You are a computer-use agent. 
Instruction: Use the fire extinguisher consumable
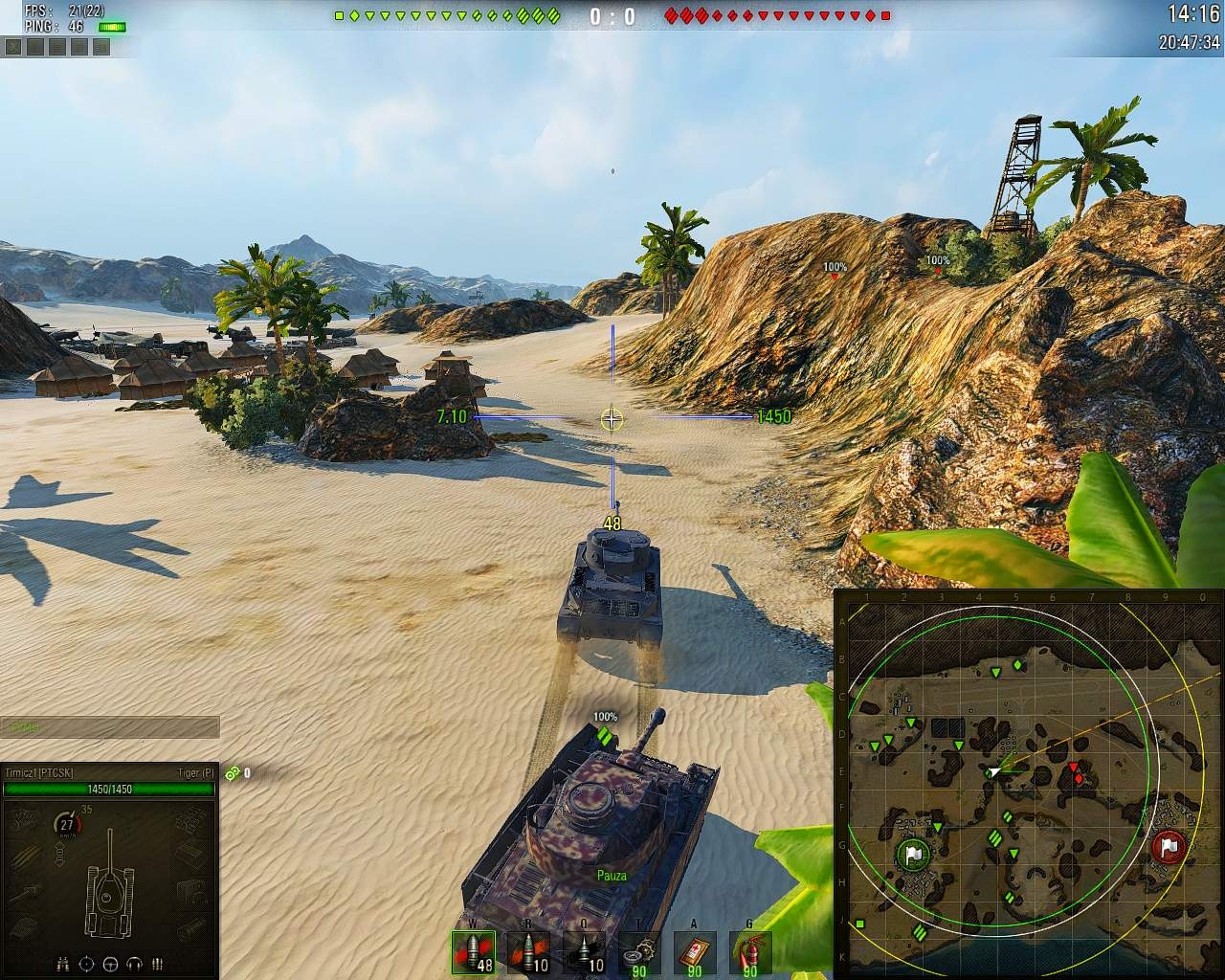(750, 953)
